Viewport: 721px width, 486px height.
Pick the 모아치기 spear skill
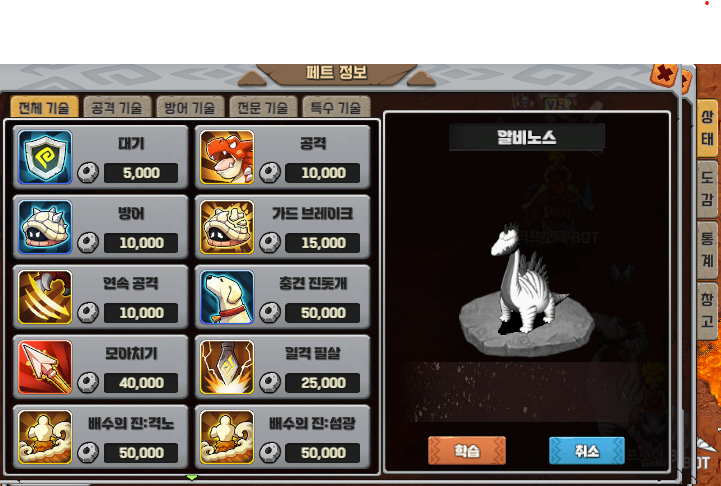[102, 367]
